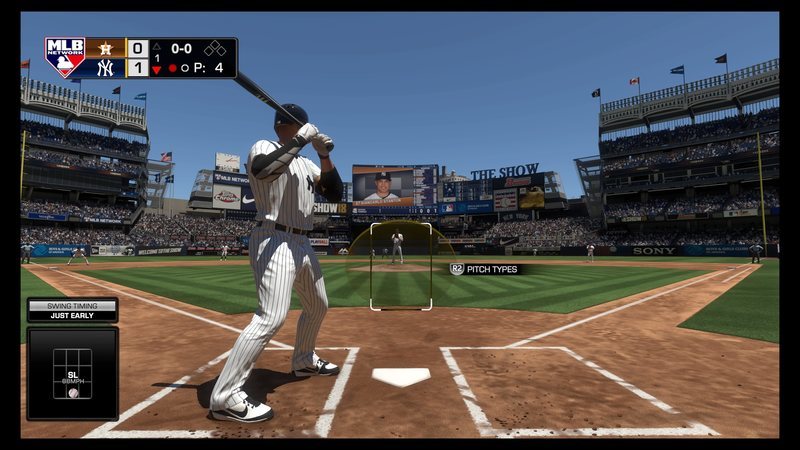Click the MLB Network logo
Screen dimensions: 800x450
[x=65, y=58]
